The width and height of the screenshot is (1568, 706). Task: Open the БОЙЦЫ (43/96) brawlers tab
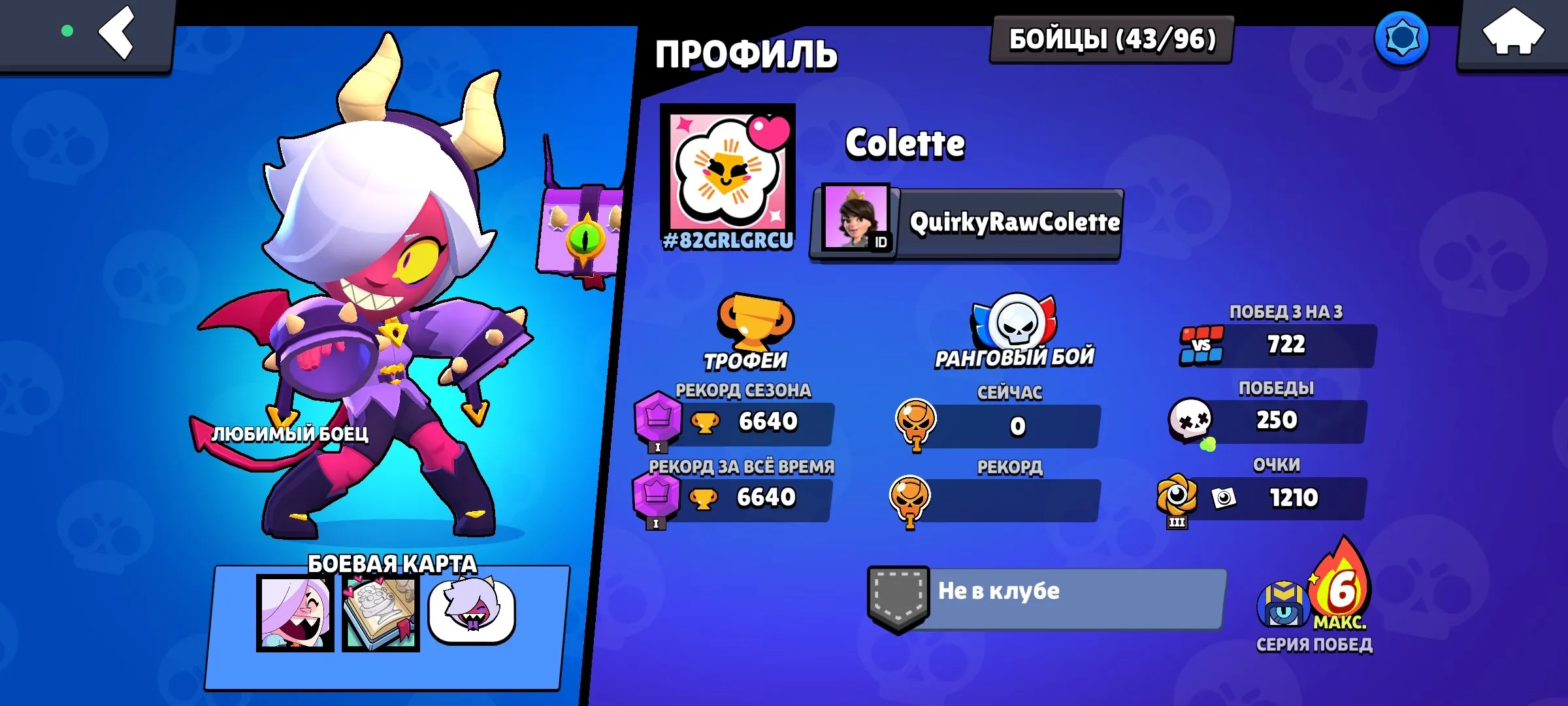1111,41
